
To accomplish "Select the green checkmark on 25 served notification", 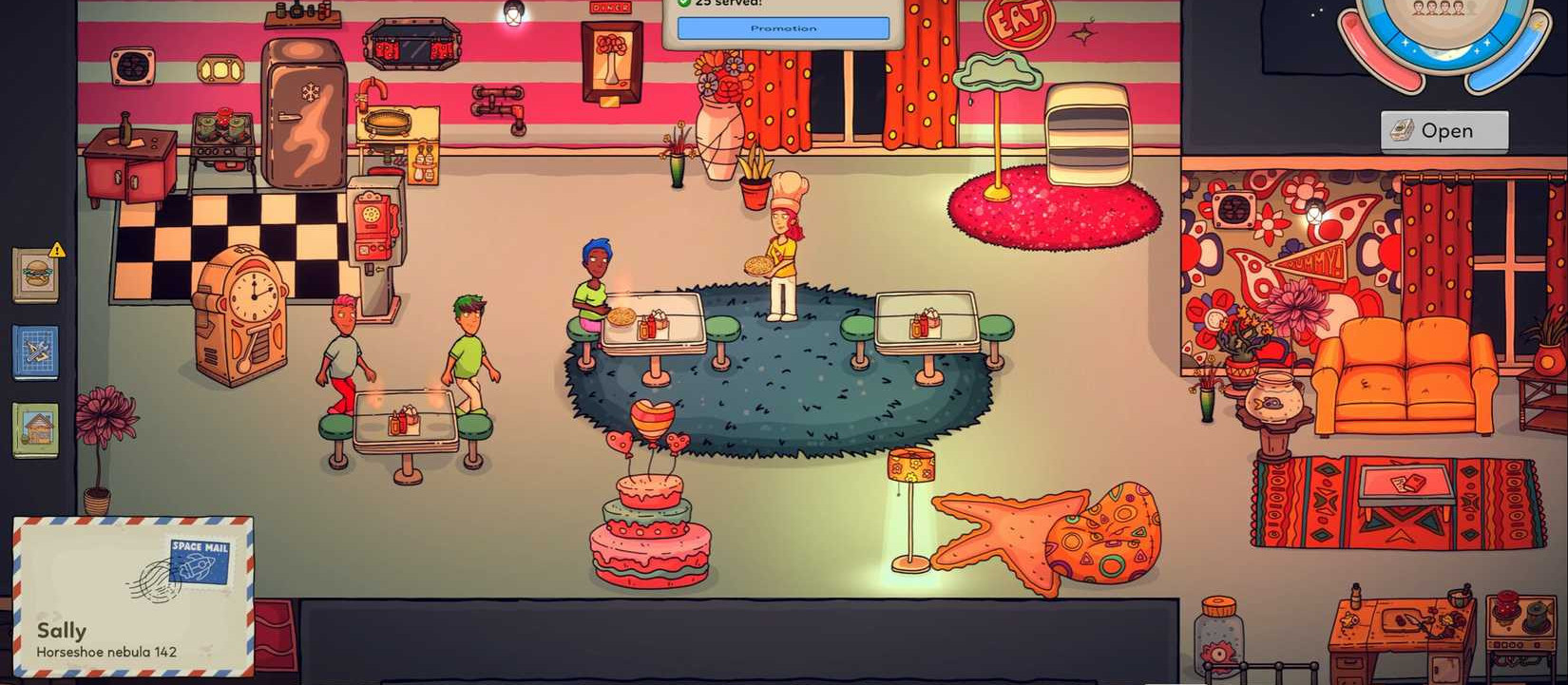I will click(x=686, y=3).
